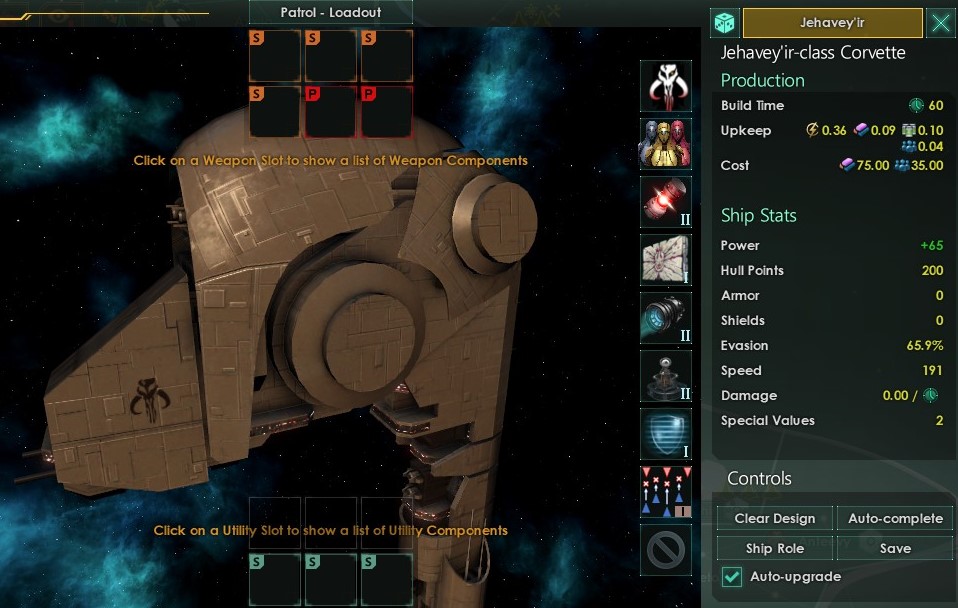Click the empty prohibited-circle component slot
The image size is (958, 608).
click(665, 550)
